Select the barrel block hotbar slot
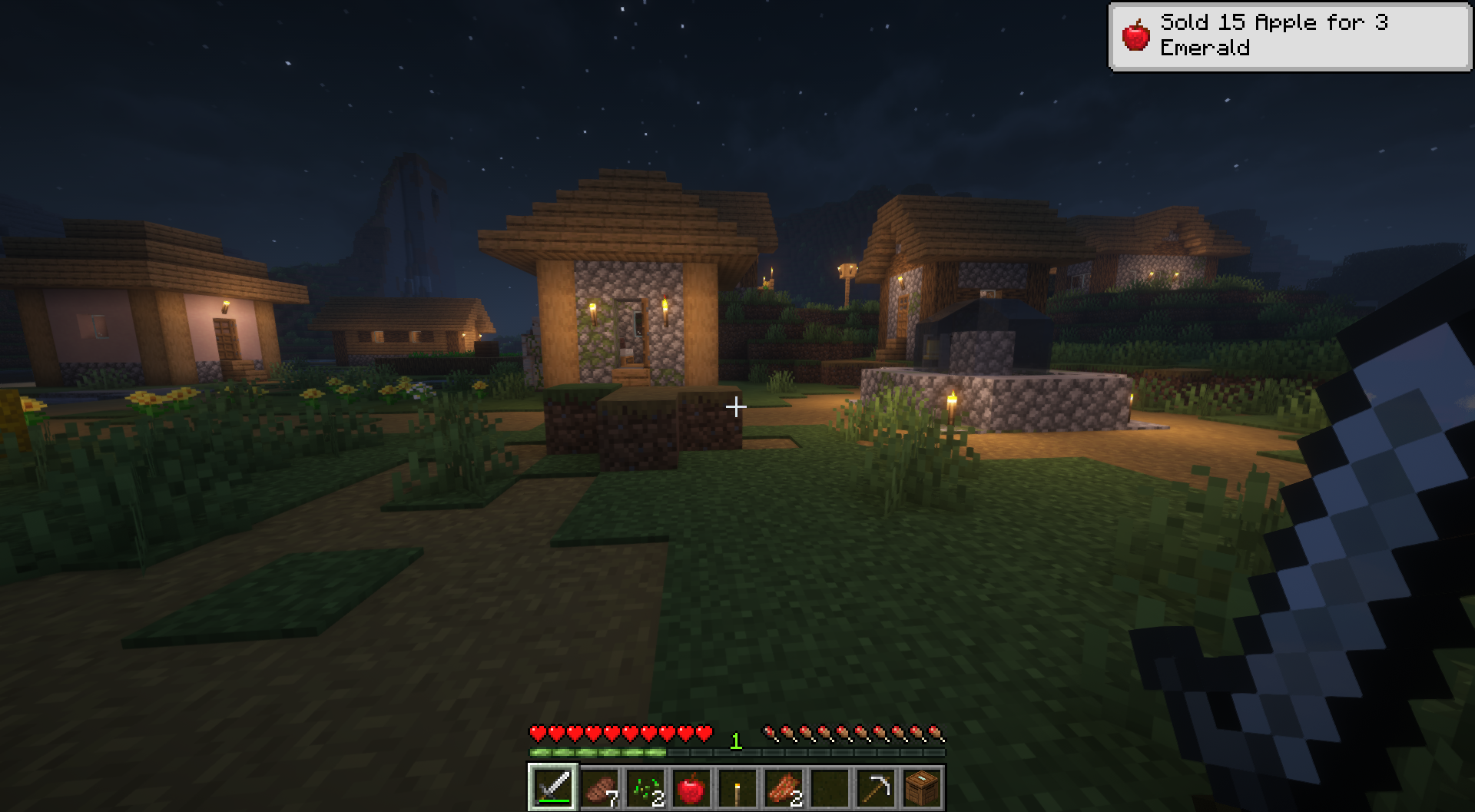Viewport: 1475px width, 812px height. 921,787
